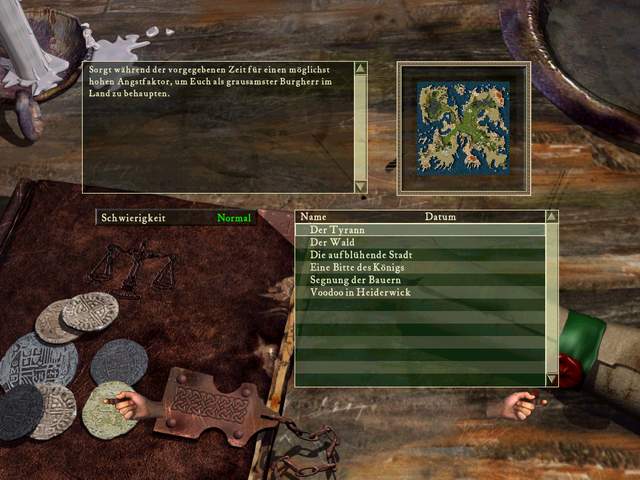Continue with the right pointing hand
This screenshot has height=480, width=640.
pyautogui.click(x=519, y=405)
